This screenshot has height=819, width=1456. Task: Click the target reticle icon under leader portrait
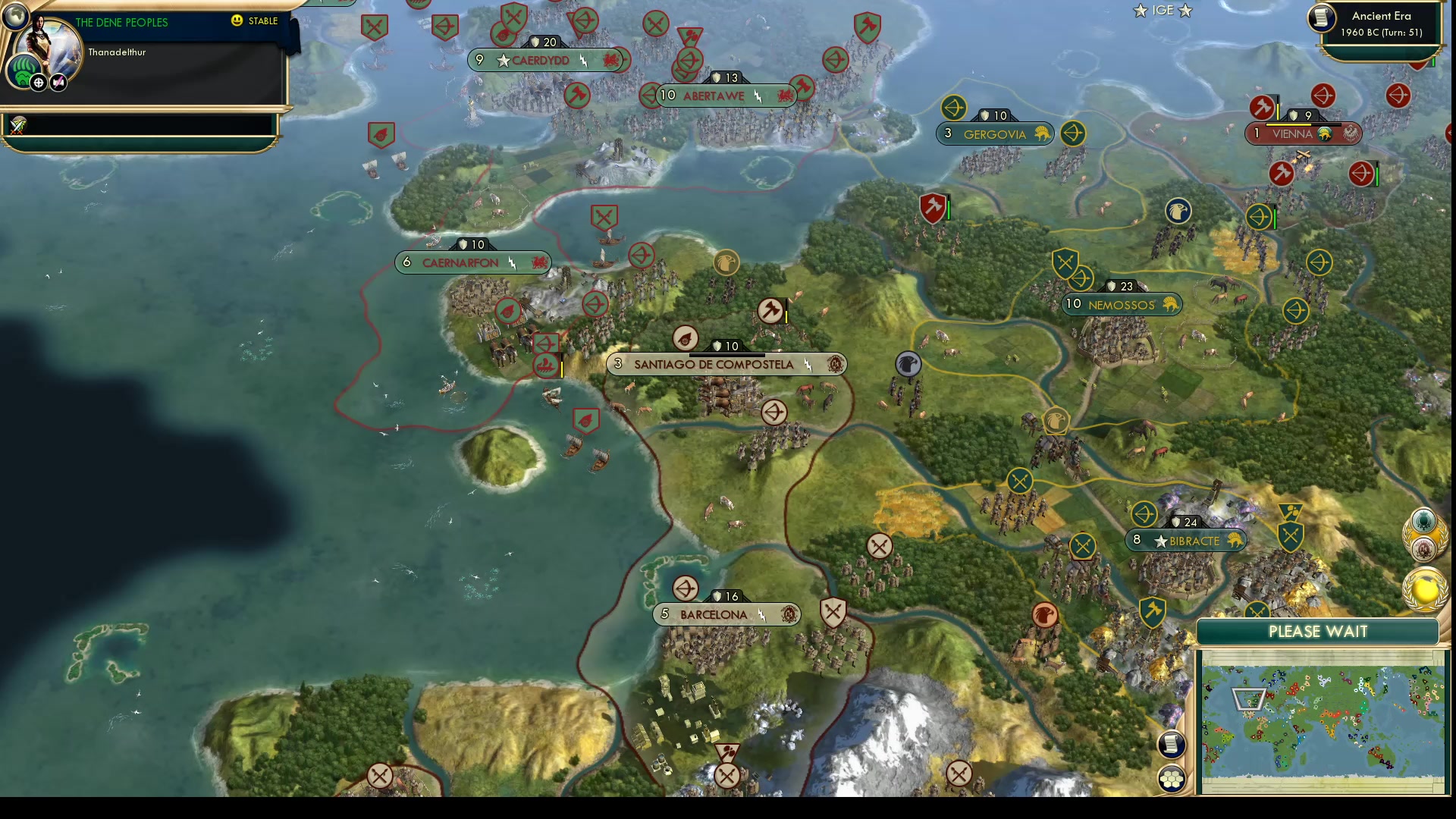click(x=38, y=81)
